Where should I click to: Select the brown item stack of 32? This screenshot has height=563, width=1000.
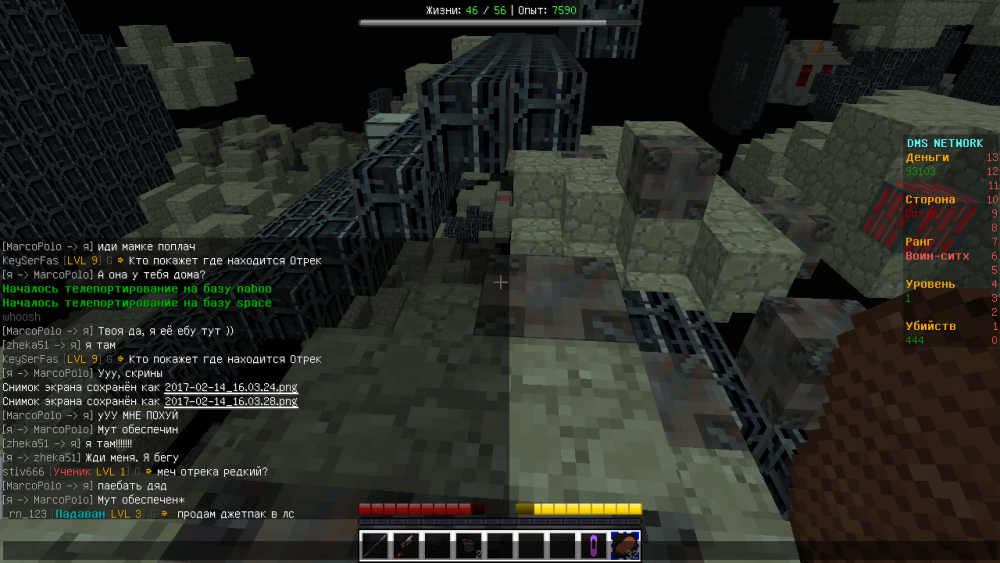coord(625,546)
